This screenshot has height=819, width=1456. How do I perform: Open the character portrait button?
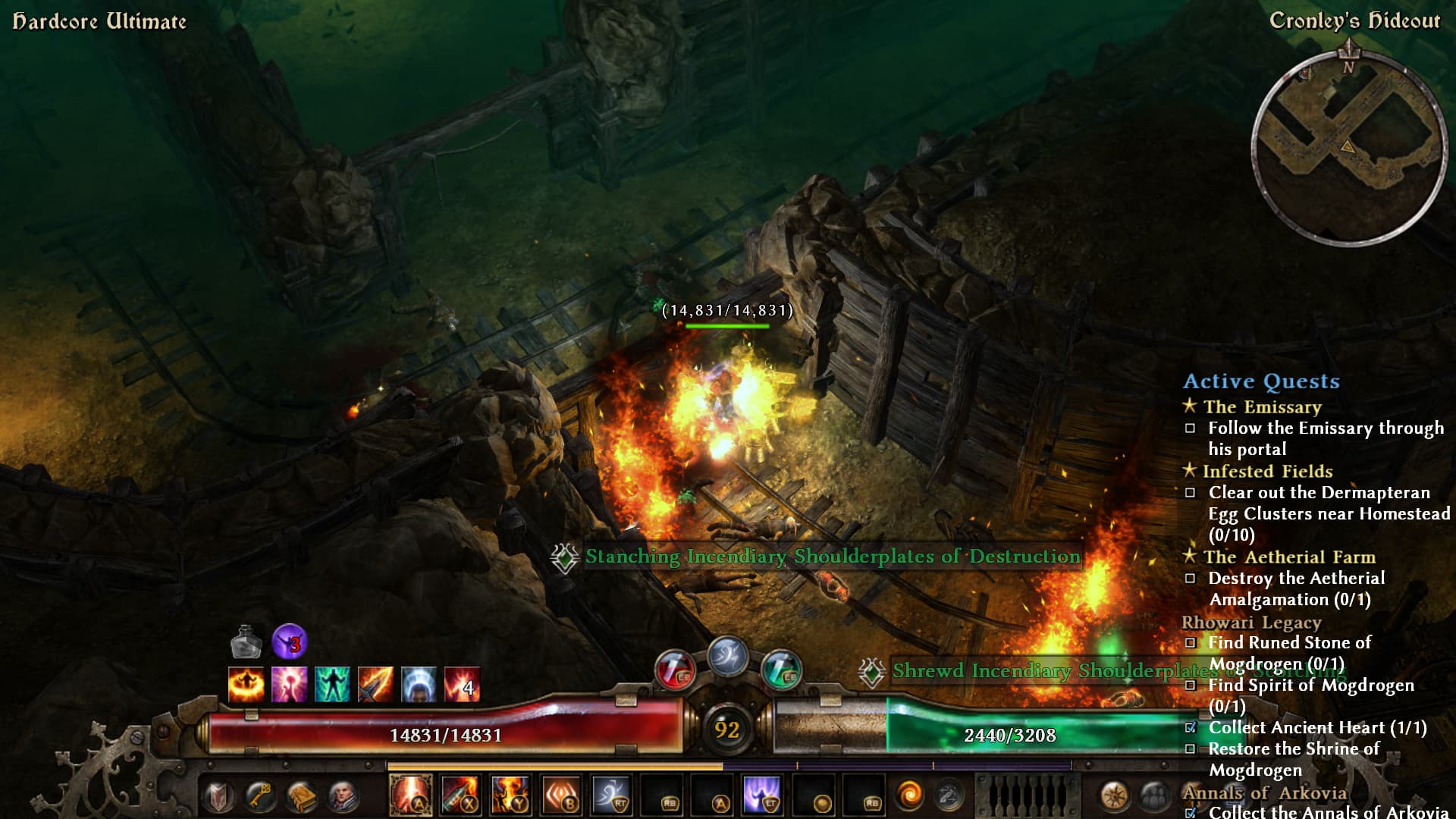pos(342,796)
